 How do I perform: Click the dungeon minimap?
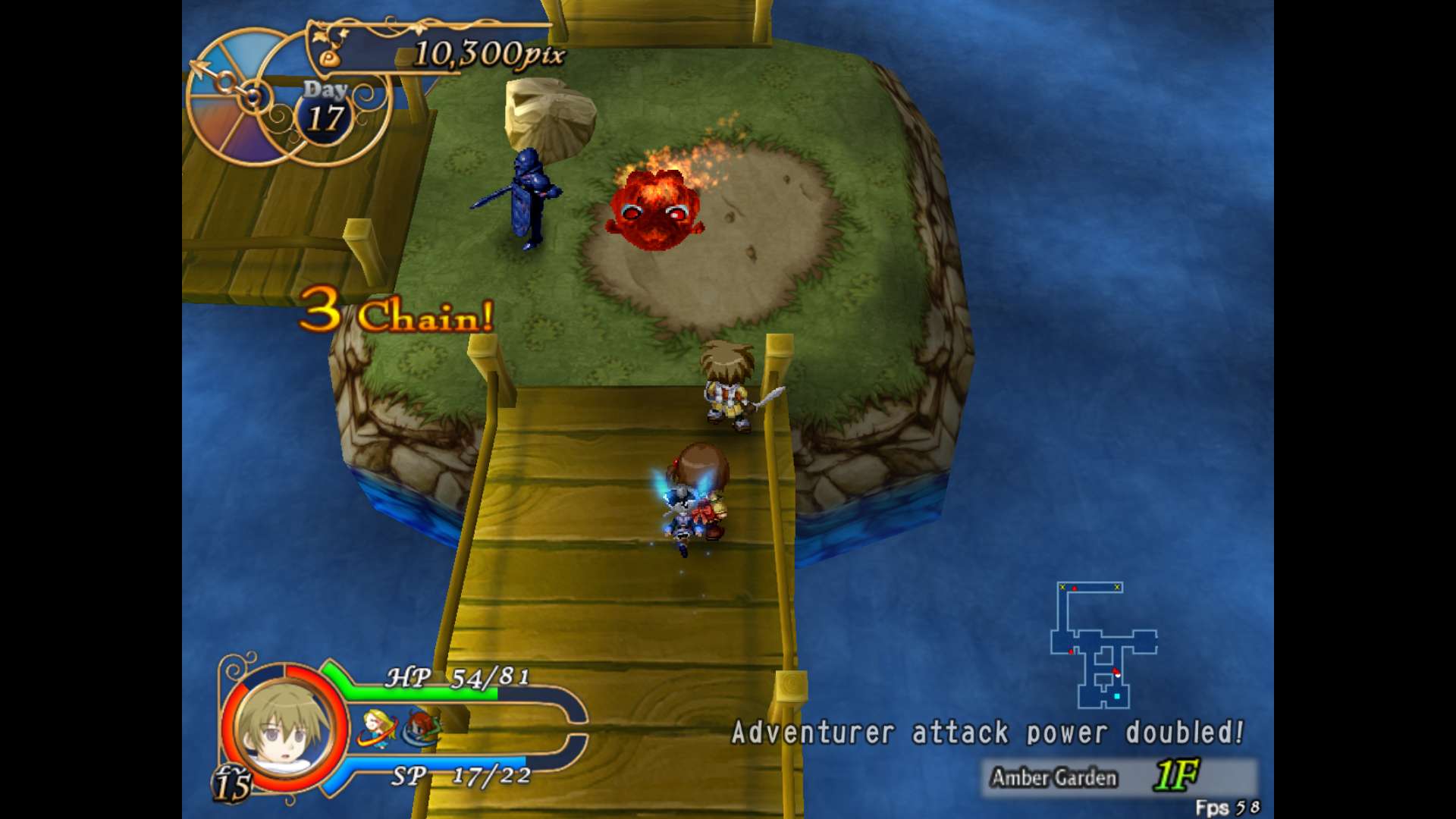click(x=1103, y=645)
